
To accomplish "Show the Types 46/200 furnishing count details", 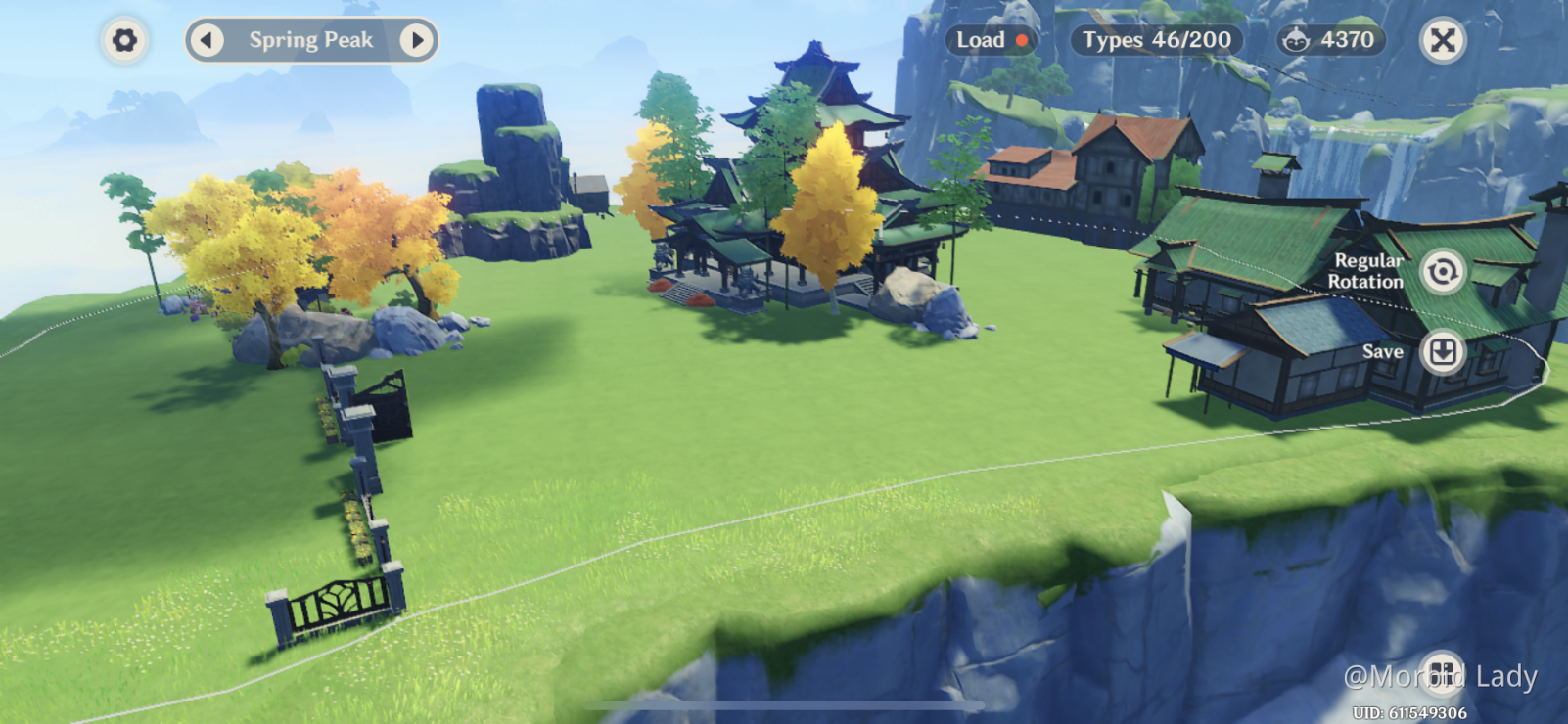I will 1156,40.
